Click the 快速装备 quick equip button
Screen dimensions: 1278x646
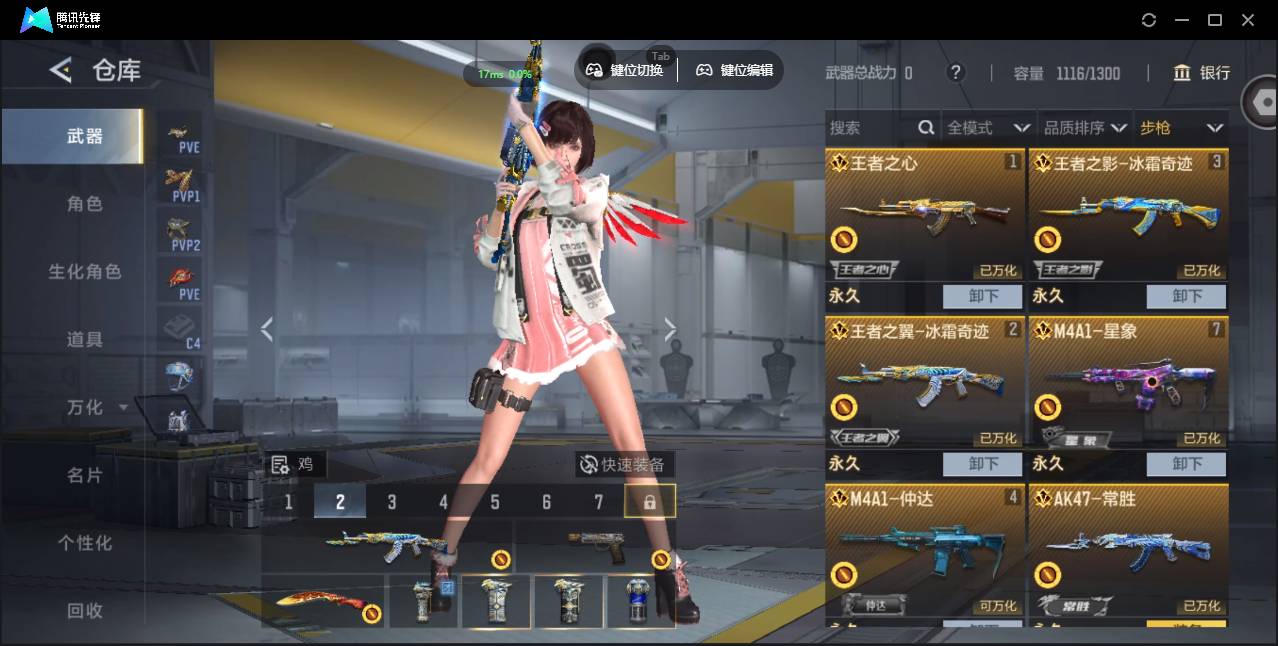[624, 465]
